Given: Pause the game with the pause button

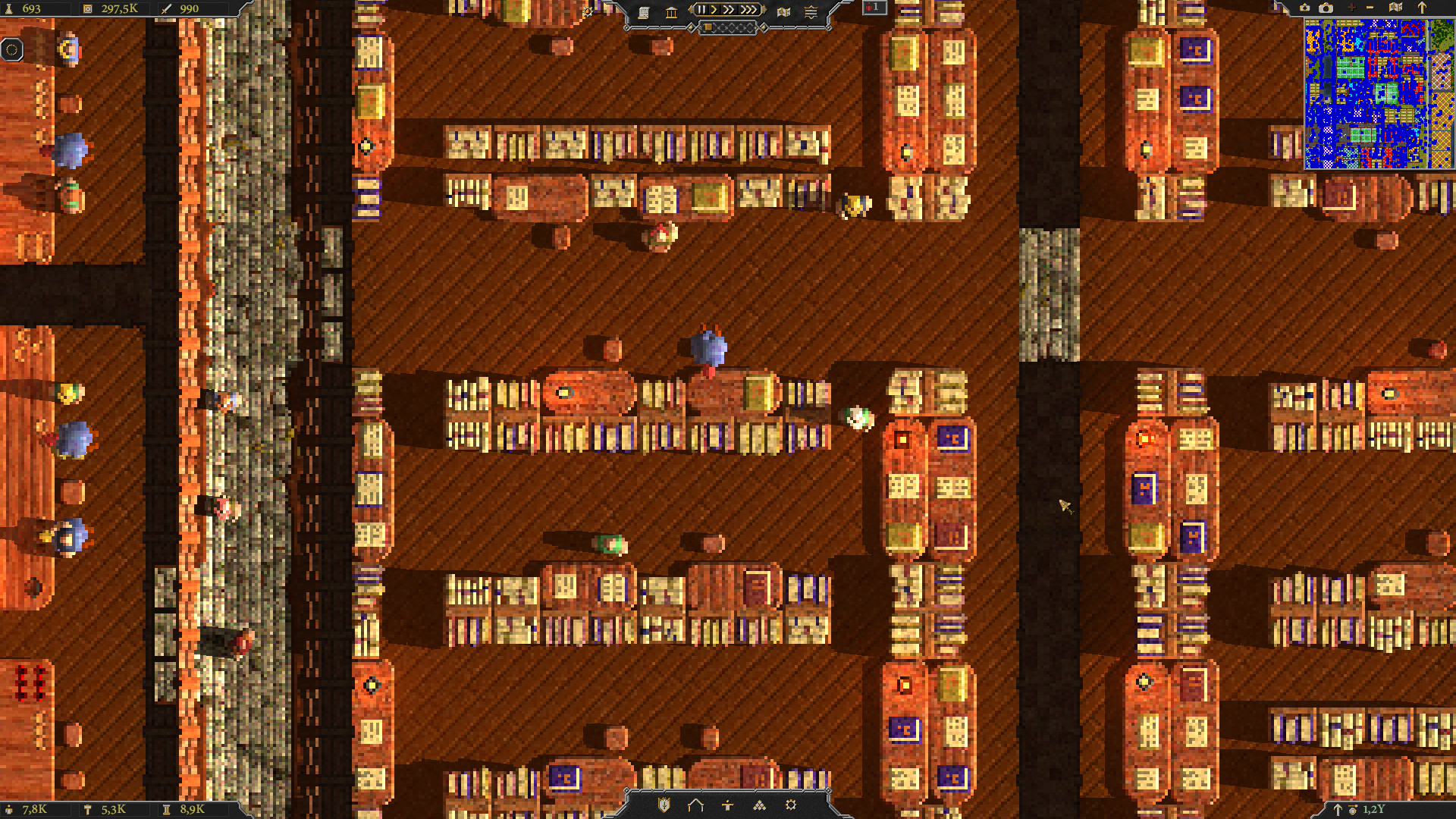Looking at the screenshot, I should pyautogui.click(x=701, y=10).
